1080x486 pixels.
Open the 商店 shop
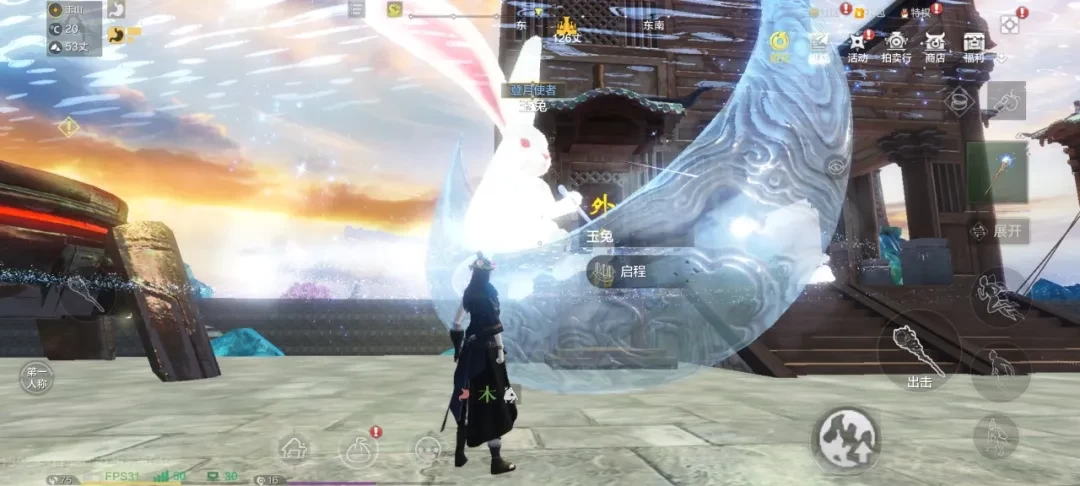pos(935,44)
